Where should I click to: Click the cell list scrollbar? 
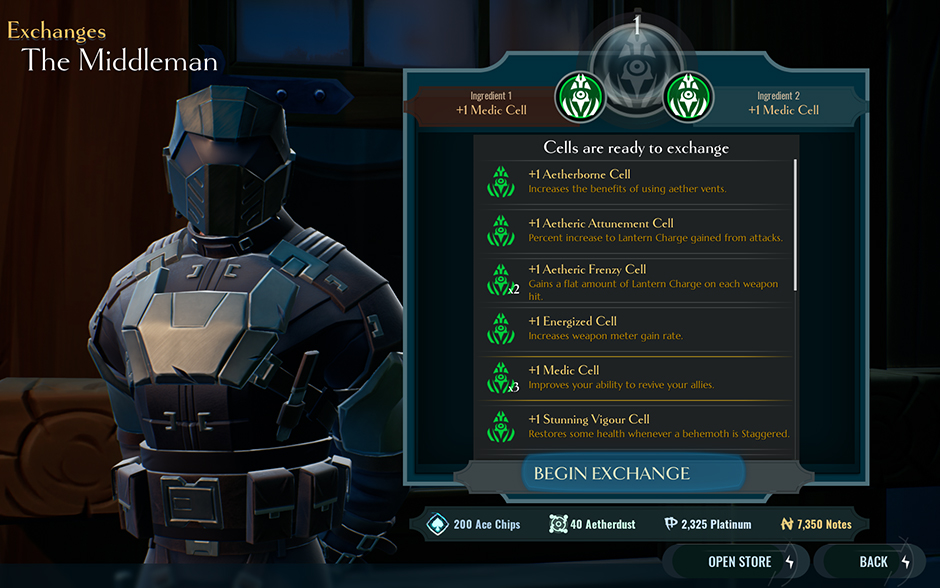coord(796,224)
